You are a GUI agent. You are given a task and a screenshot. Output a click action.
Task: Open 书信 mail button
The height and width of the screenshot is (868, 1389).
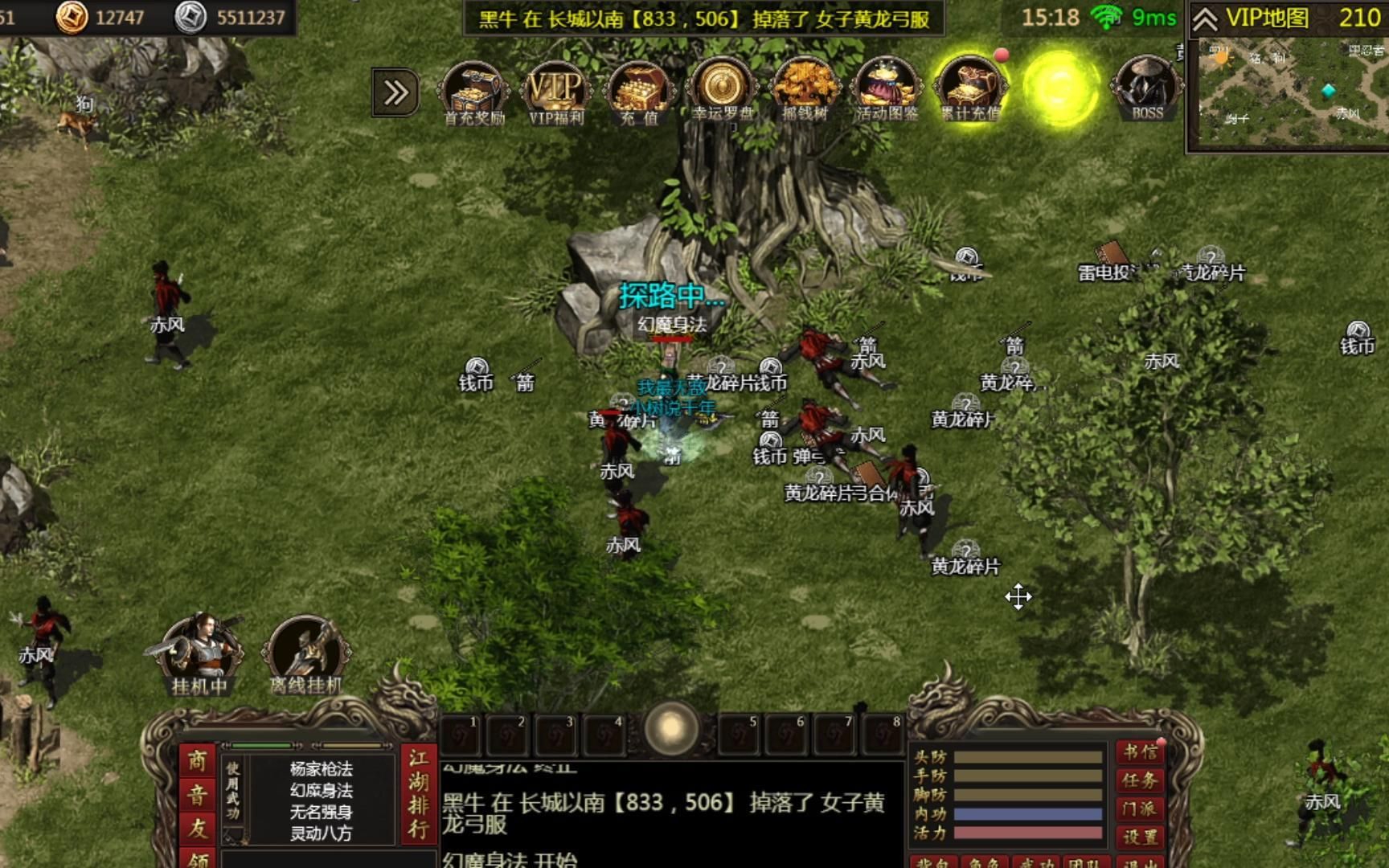pos(1140,753)
